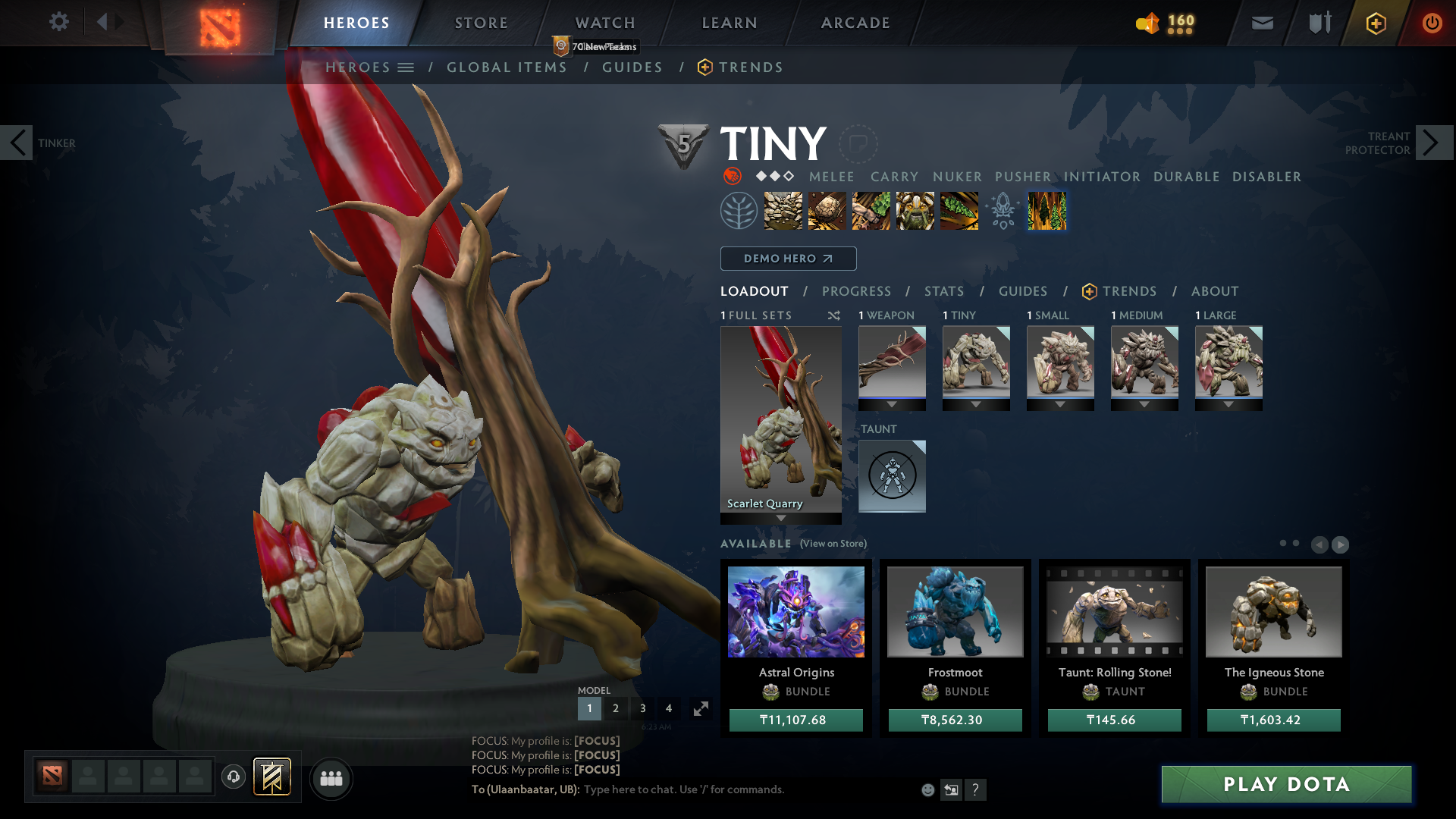This screenshot has width=1456, height=819.
Task: Select model variation 3 for Tiny
Action: click(642, 708)
